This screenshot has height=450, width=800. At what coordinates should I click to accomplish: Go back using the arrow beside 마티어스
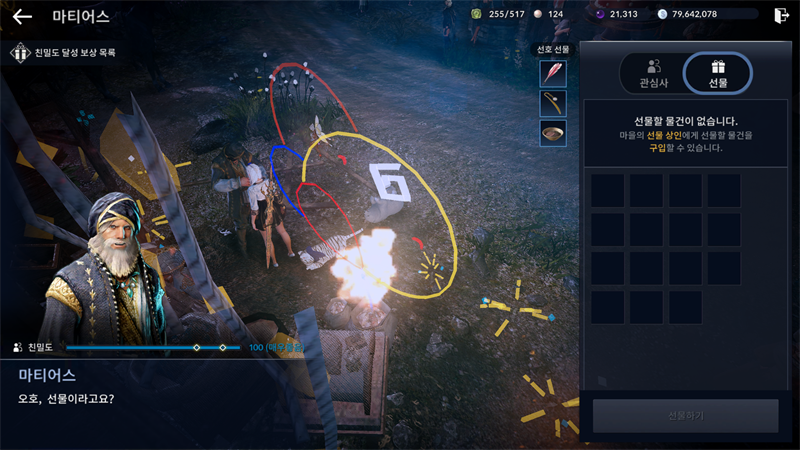[x=22, y=16]
